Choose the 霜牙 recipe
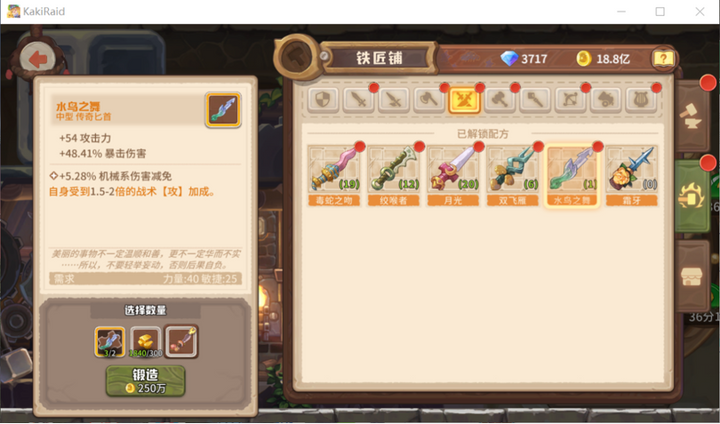This screenshot has height=424, width=720. coord(632,172)
